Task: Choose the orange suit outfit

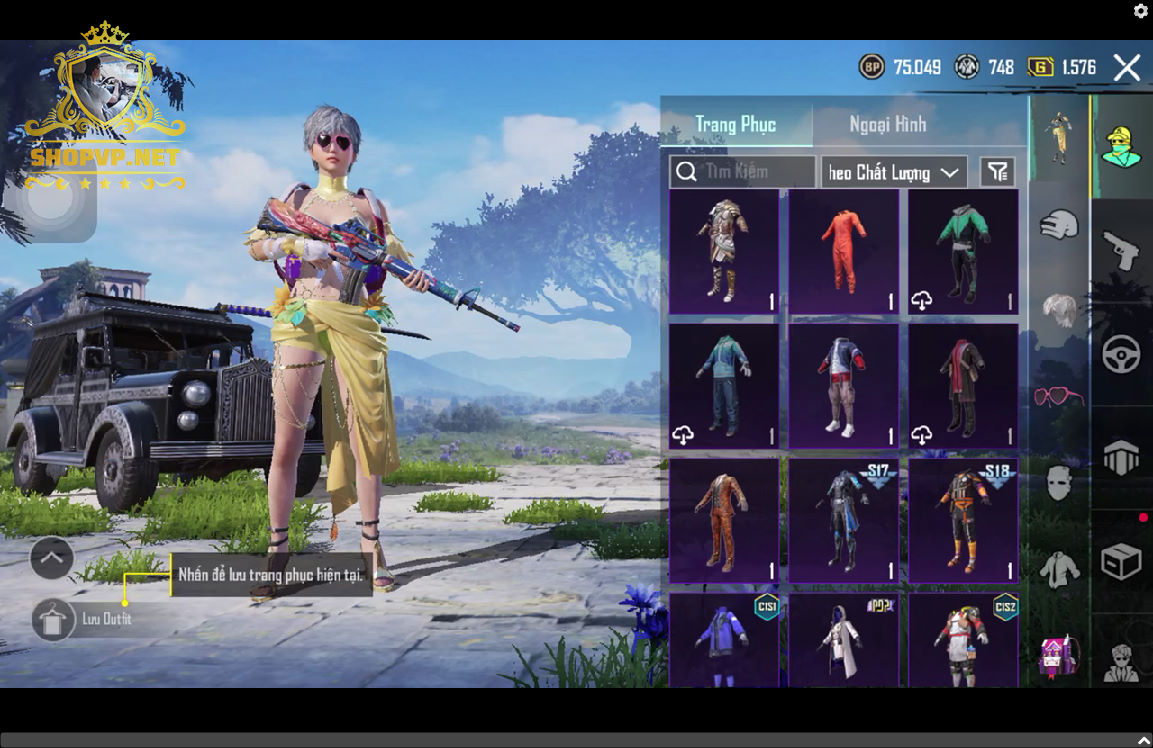Action: click(723, 520)
